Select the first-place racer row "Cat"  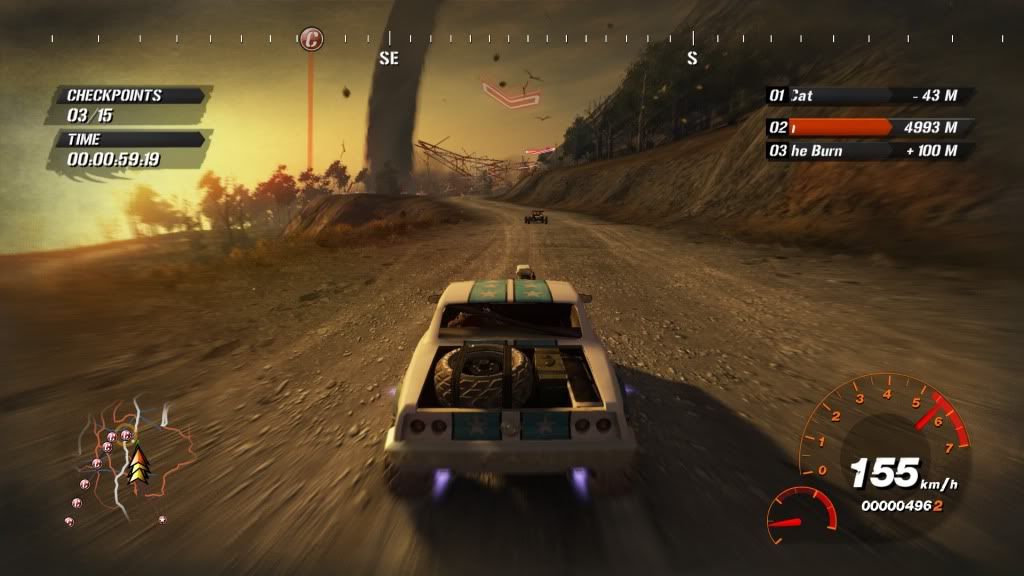pos(868,96)
